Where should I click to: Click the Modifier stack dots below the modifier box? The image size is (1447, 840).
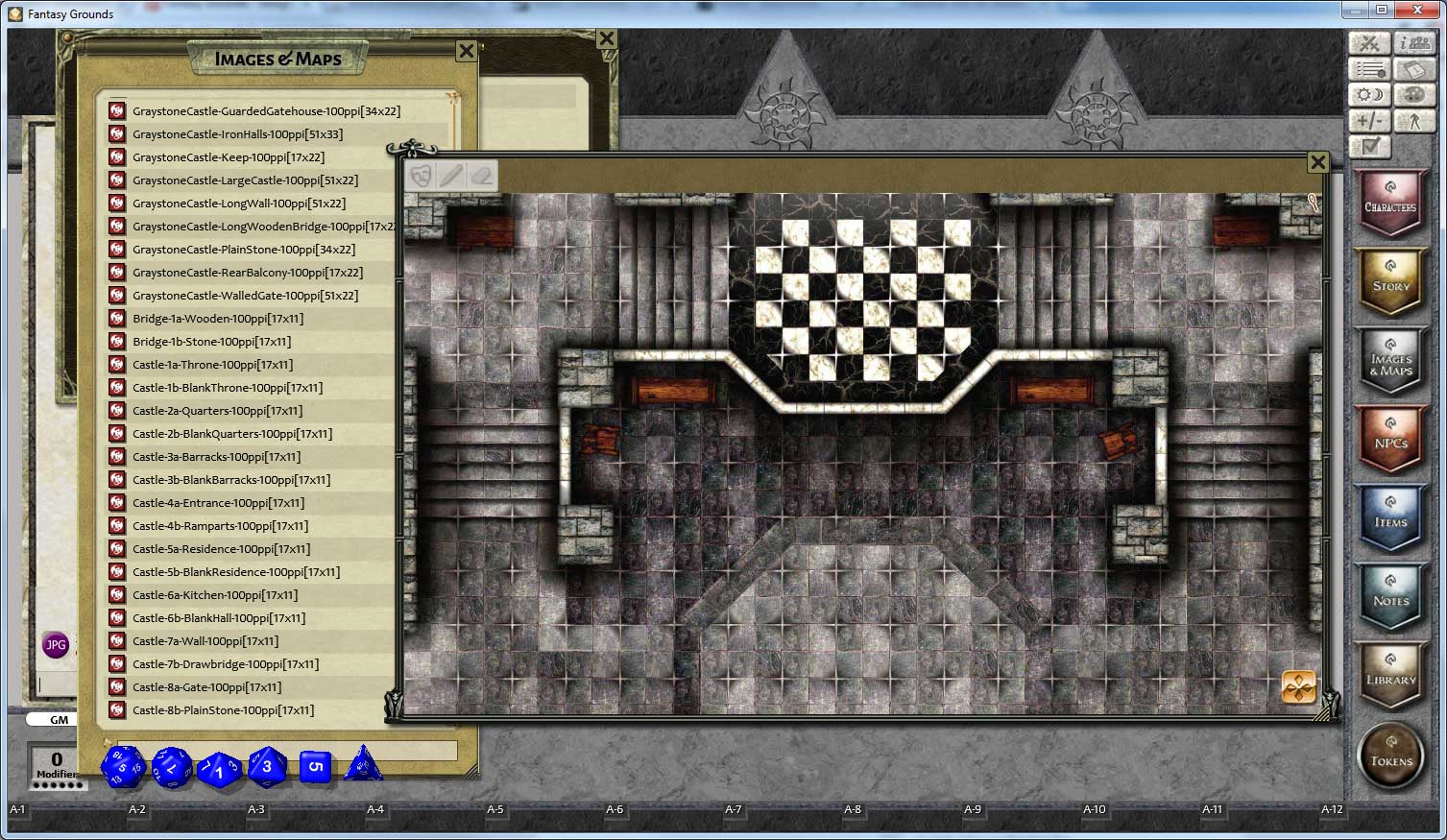[x=58, y=784]
